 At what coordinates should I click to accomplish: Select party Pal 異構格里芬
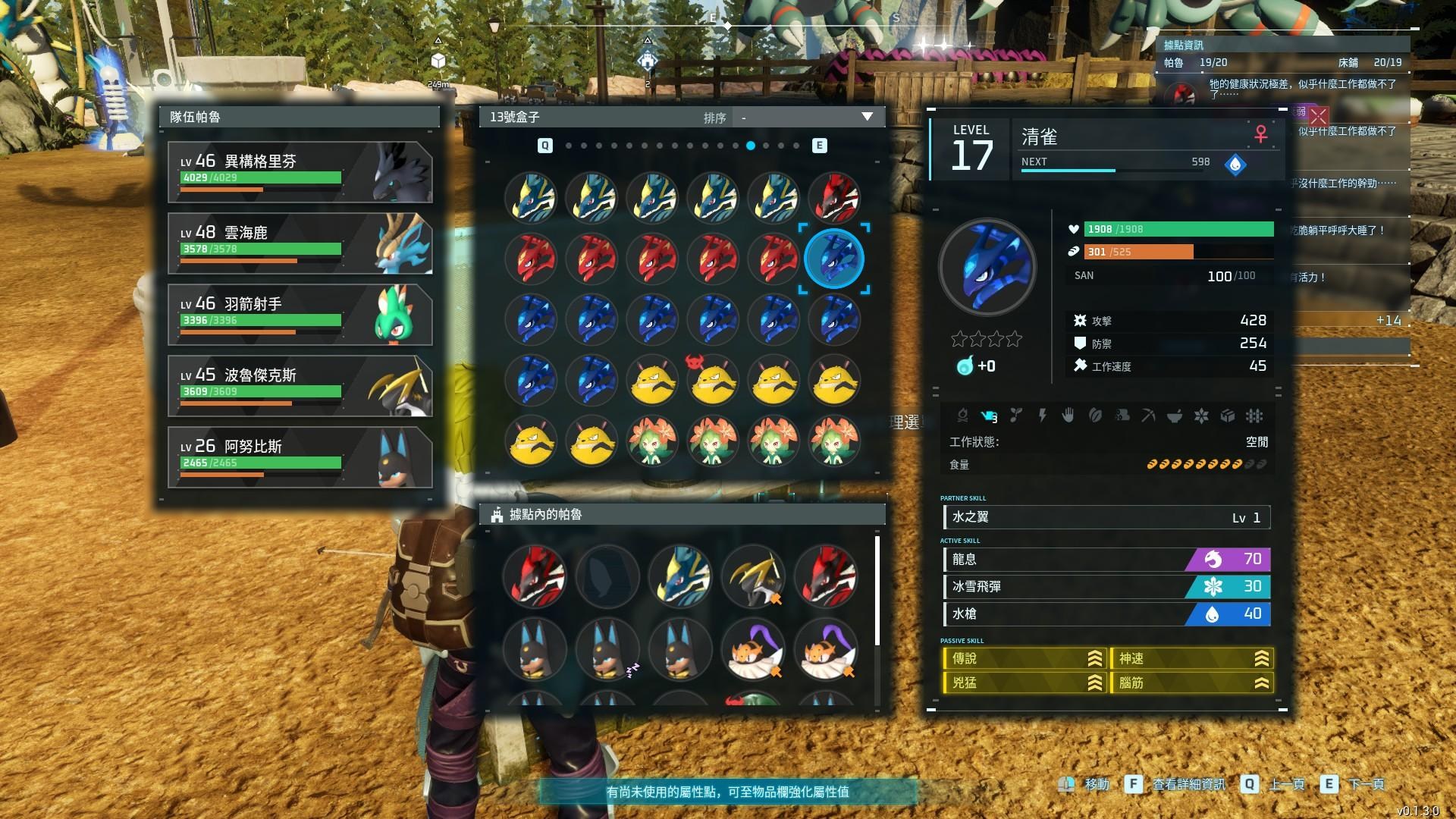(300, 172)
